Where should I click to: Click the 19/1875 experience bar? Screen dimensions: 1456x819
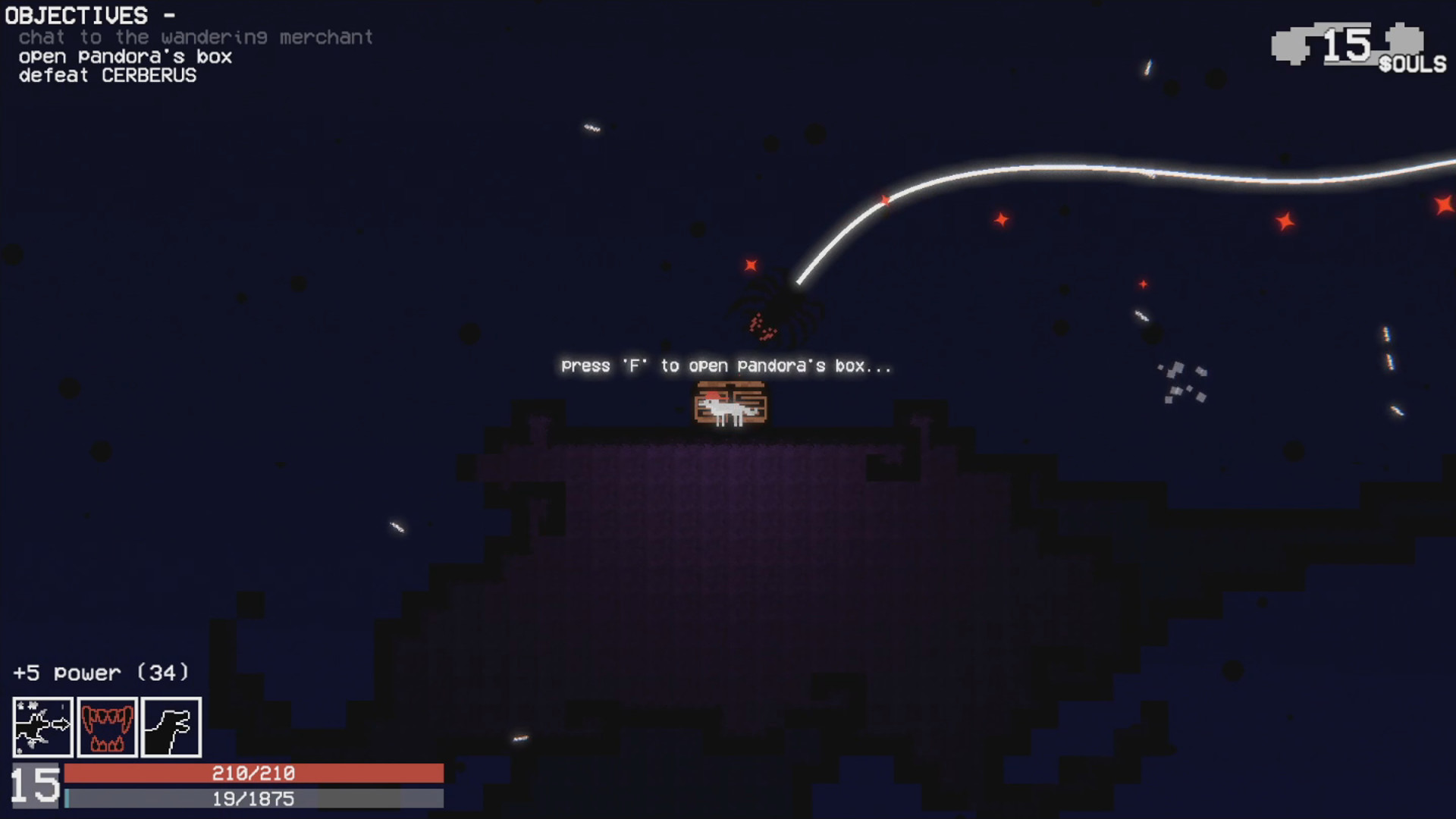pyautogui.click(x=255, y=798)
